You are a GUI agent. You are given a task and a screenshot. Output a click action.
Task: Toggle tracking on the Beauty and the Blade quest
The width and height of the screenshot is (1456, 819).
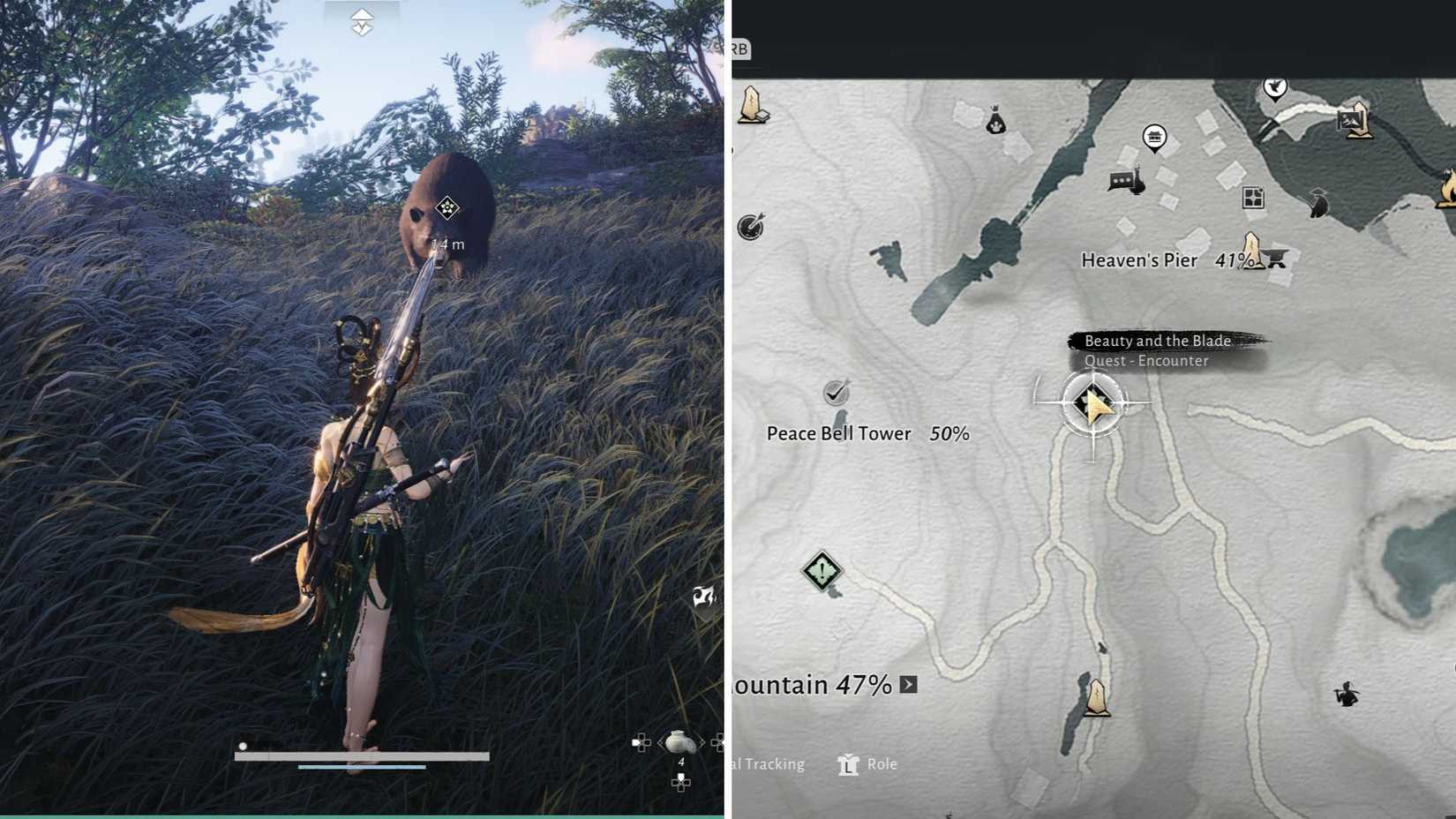pyautogui.click(x=1092, y=402)
